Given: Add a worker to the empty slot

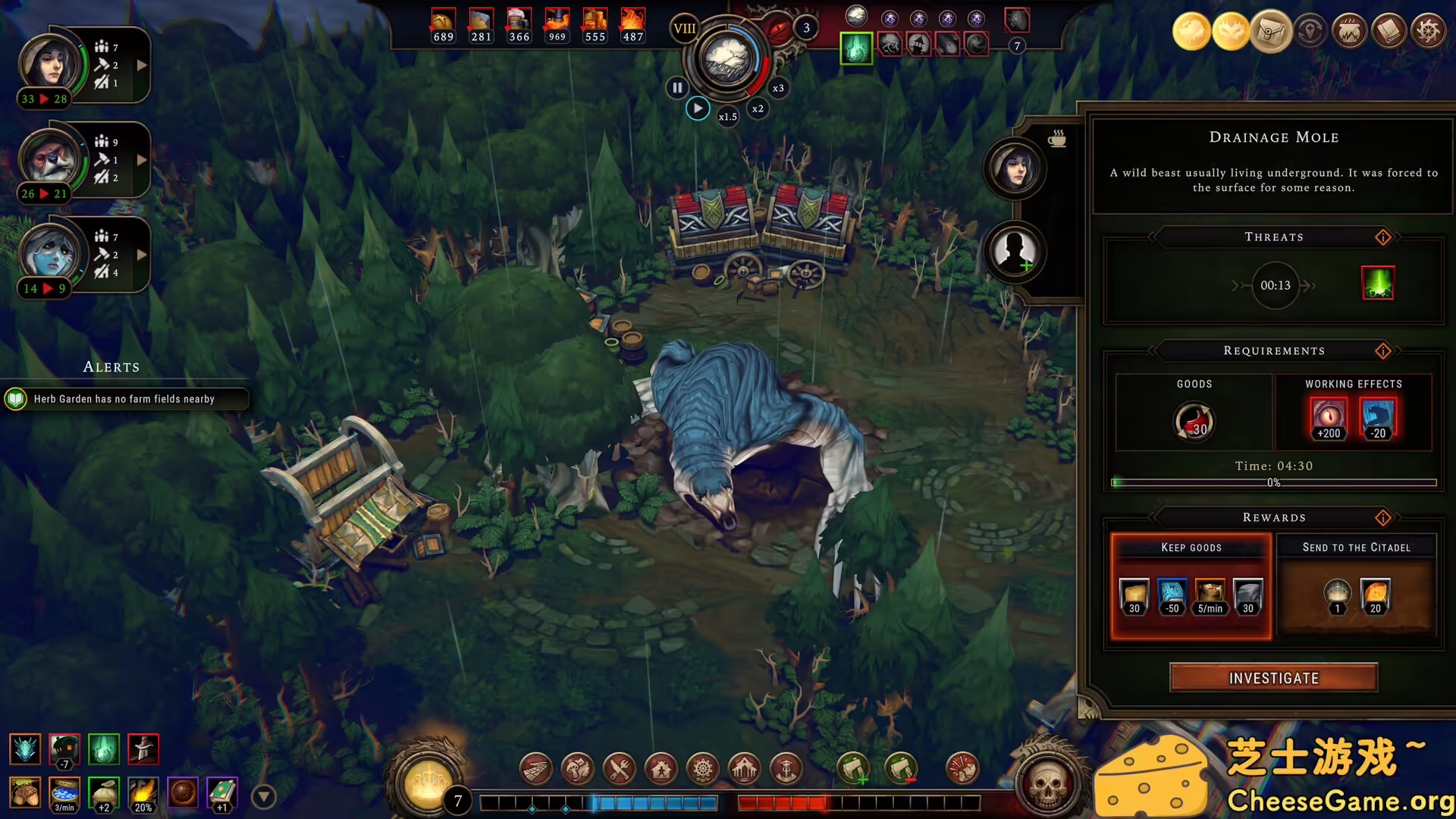Looking at the screenshot, I should pos(1015,252).
